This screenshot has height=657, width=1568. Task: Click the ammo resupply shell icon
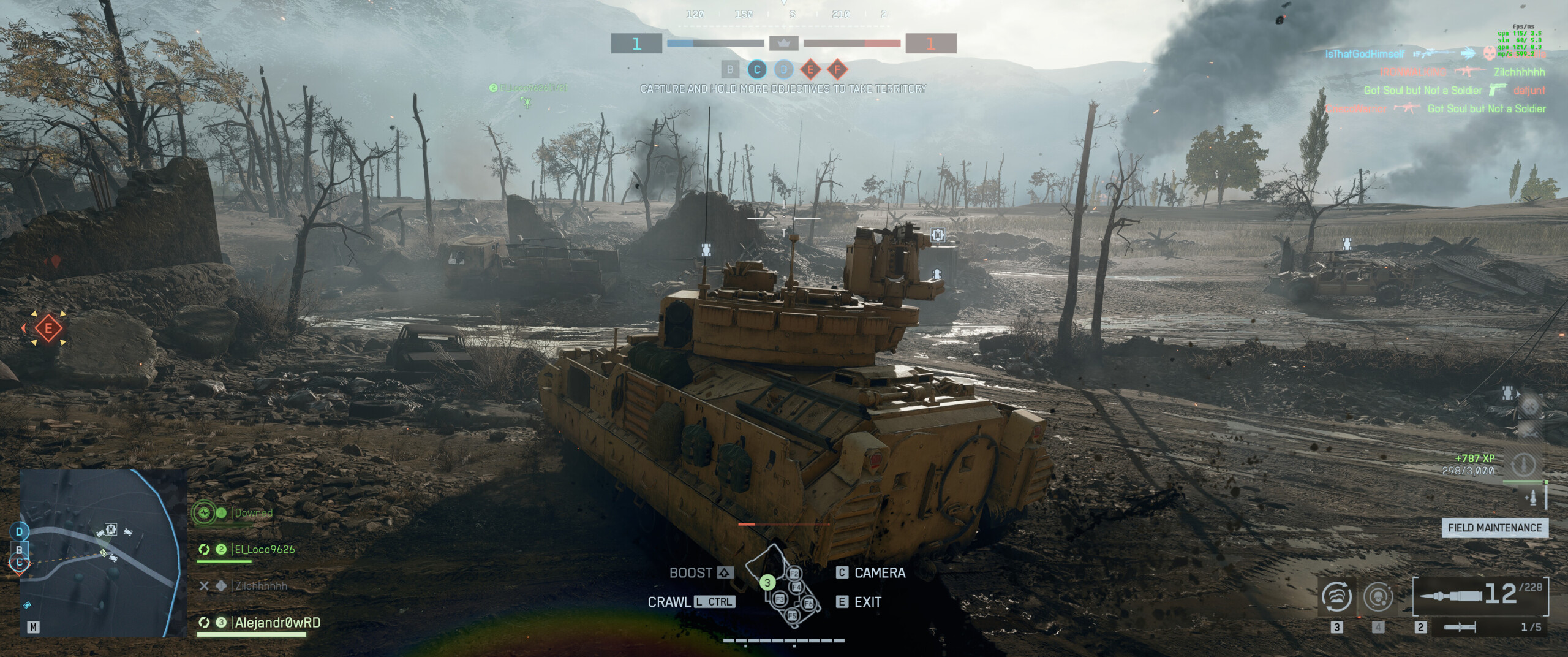1532,498
